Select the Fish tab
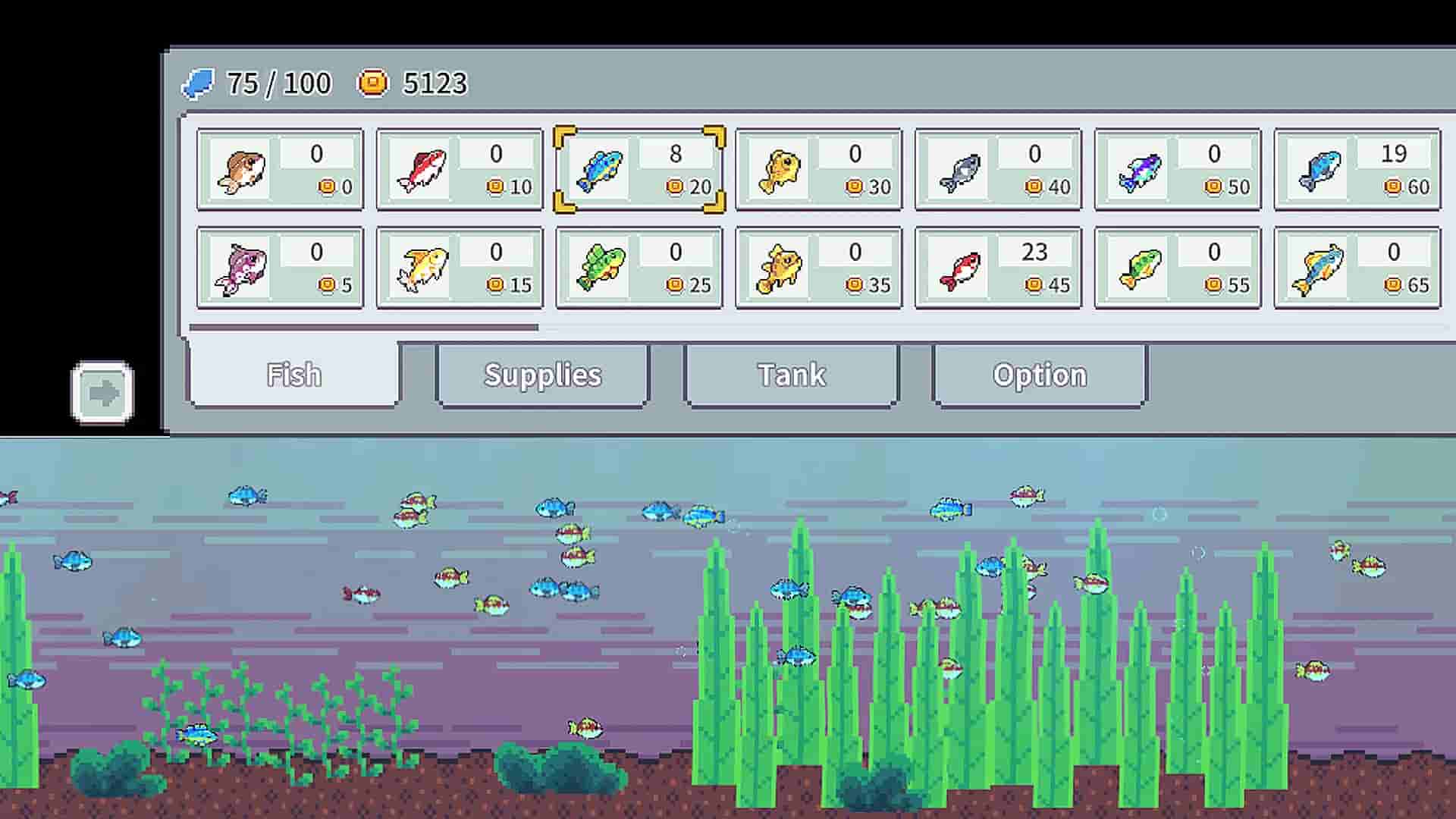The width and height of the screenshot is (1456, 819). pyautogui.click(x=293, y=375)
